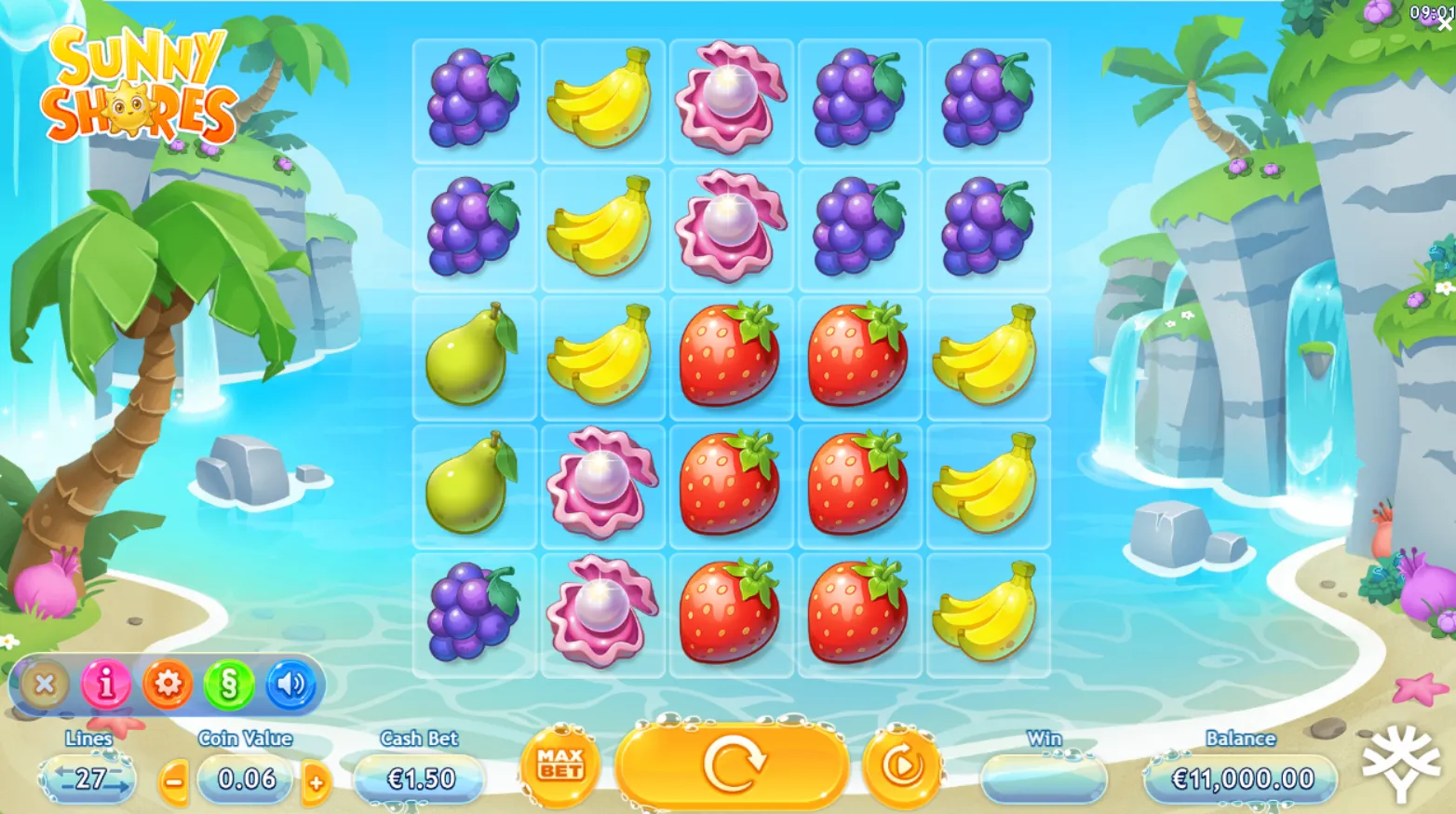Open the settings gear menu
This screenshot has height=814, width=1456.
[167, 684]
